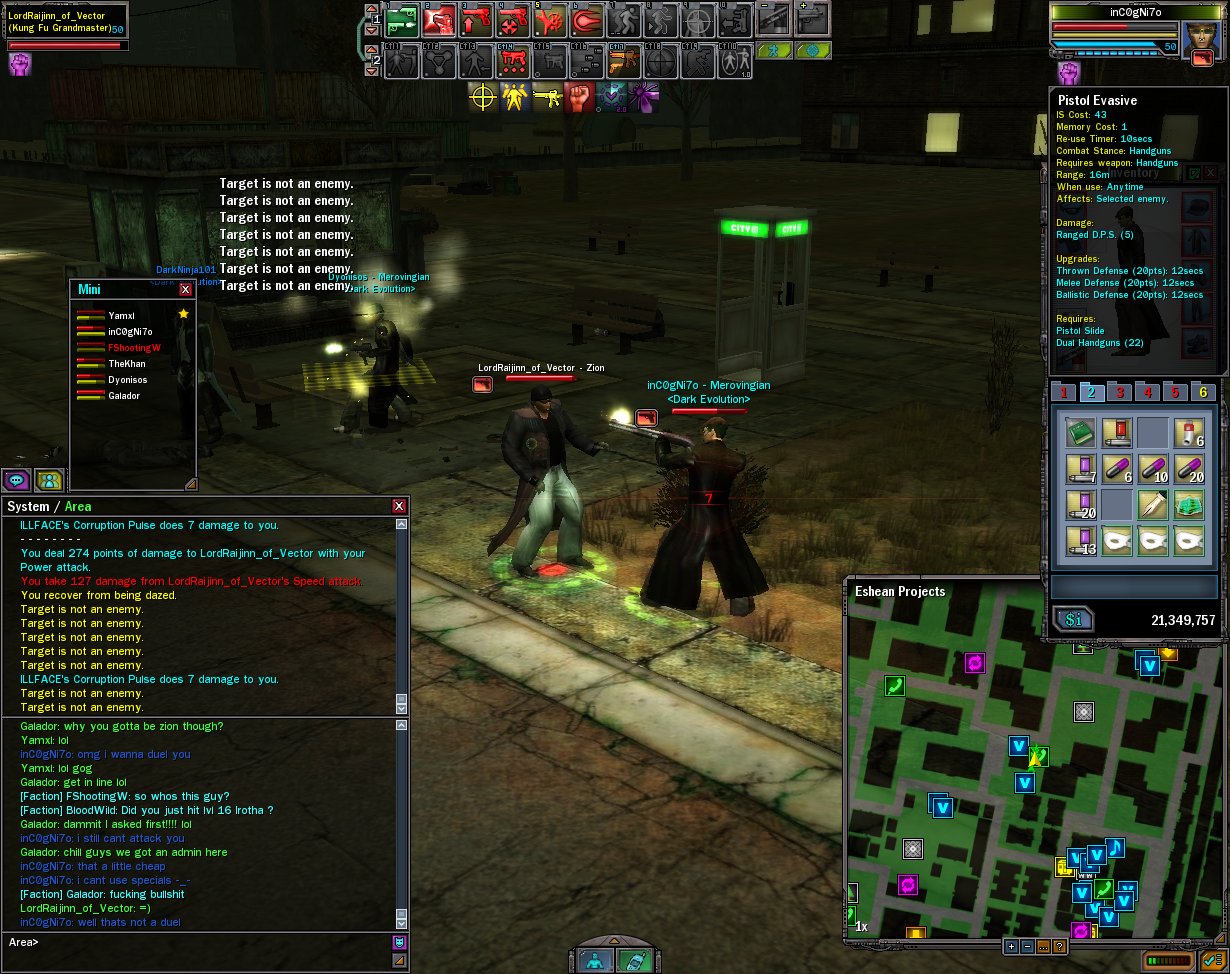This screenshot has height=974, width=1230.
Task: Close the System / Area chat window
Action: pos(399,506)
